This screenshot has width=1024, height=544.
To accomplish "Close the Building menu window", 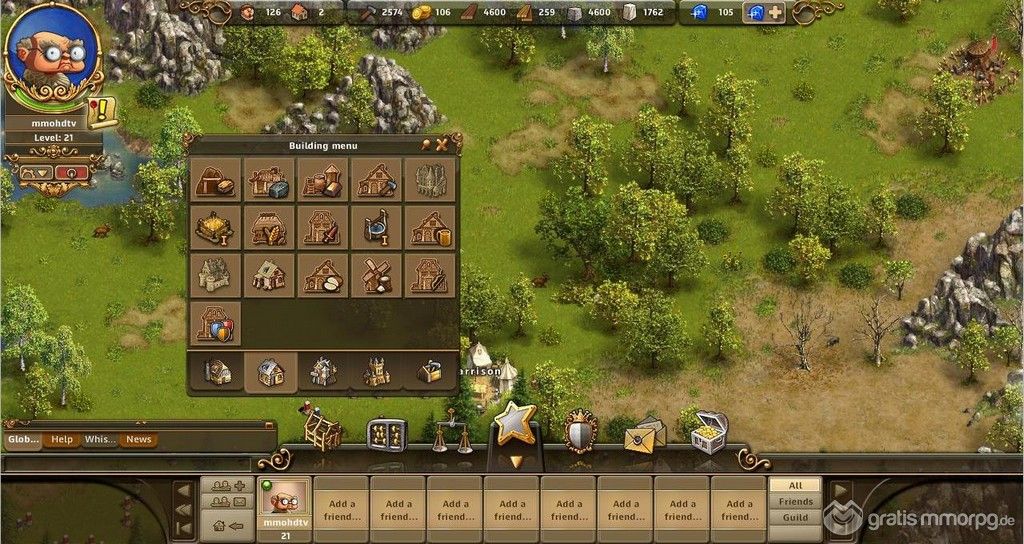I will tap(441, 145).
